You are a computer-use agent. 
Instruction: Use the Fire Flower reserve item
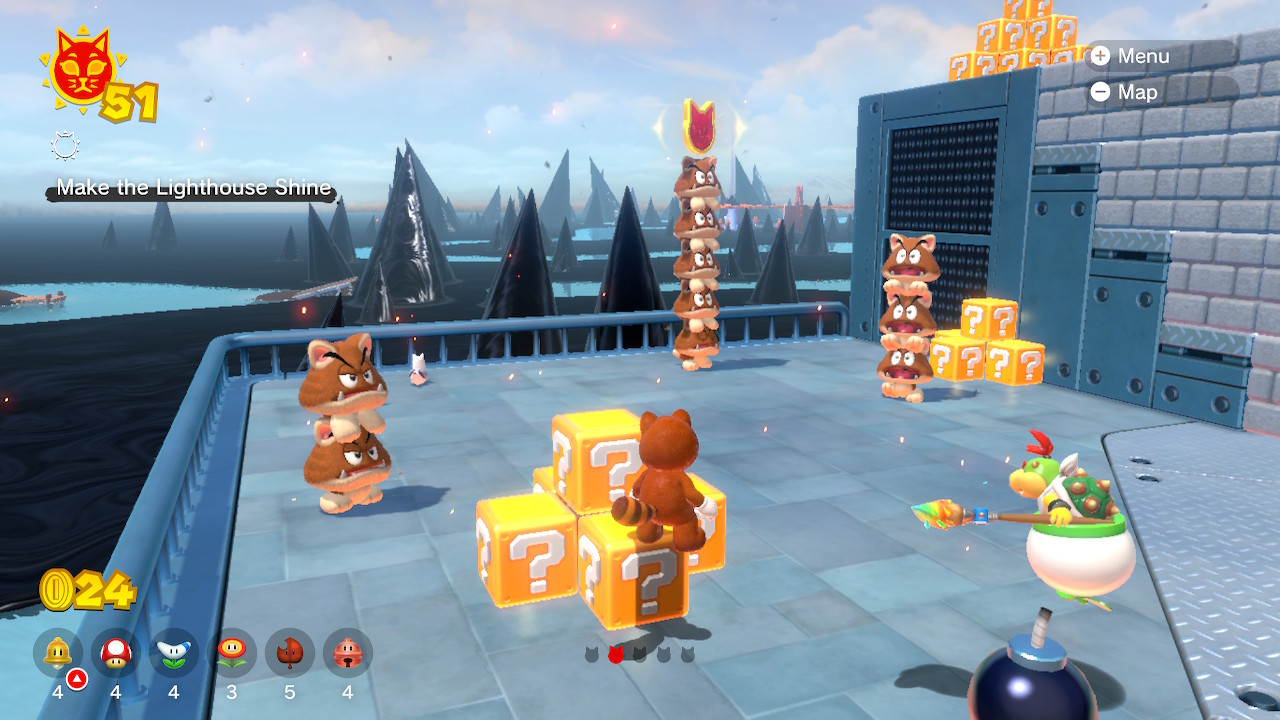tap(232, 654)
